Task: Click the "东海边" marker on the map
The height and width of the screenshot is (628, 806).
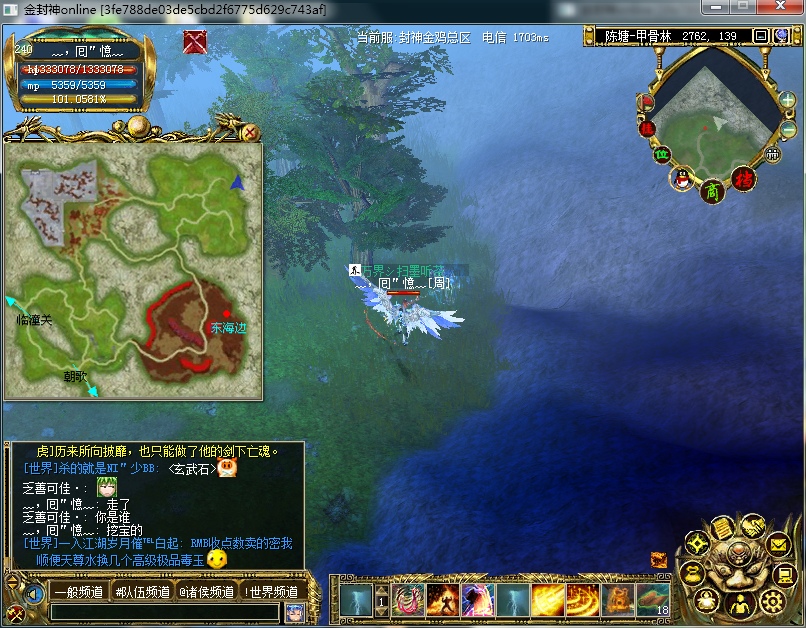Action: pyautogui.click(x=228, y=327)
